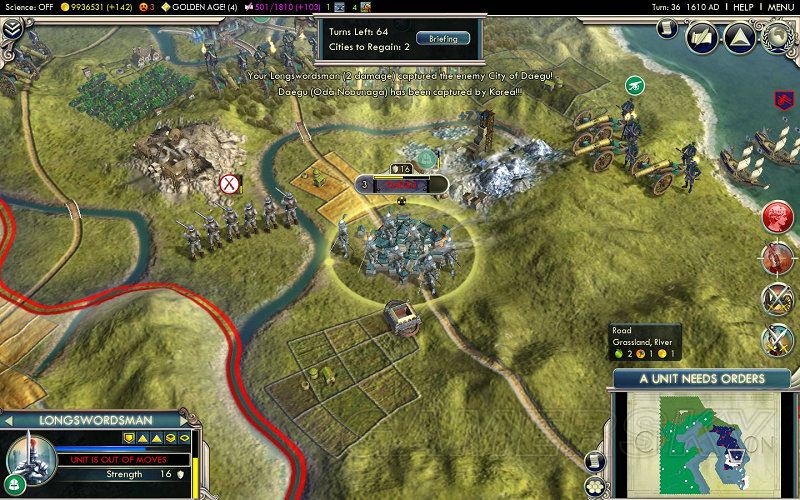
Task: Open the social policies triangle icon
Action: [738, 37]
